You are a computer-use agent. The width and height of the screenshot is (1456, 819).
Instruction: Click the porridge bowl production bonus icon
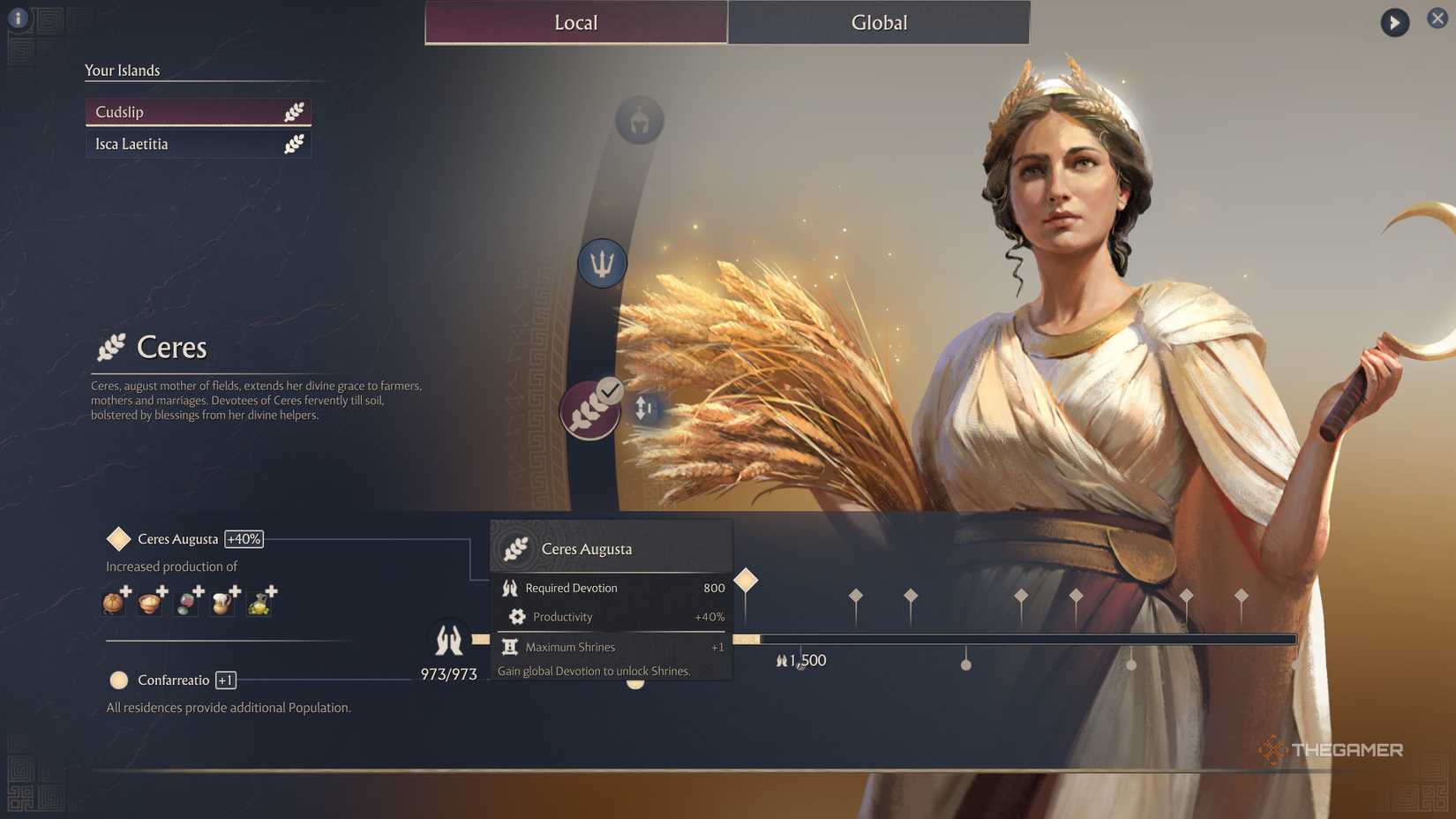(148, 603)
